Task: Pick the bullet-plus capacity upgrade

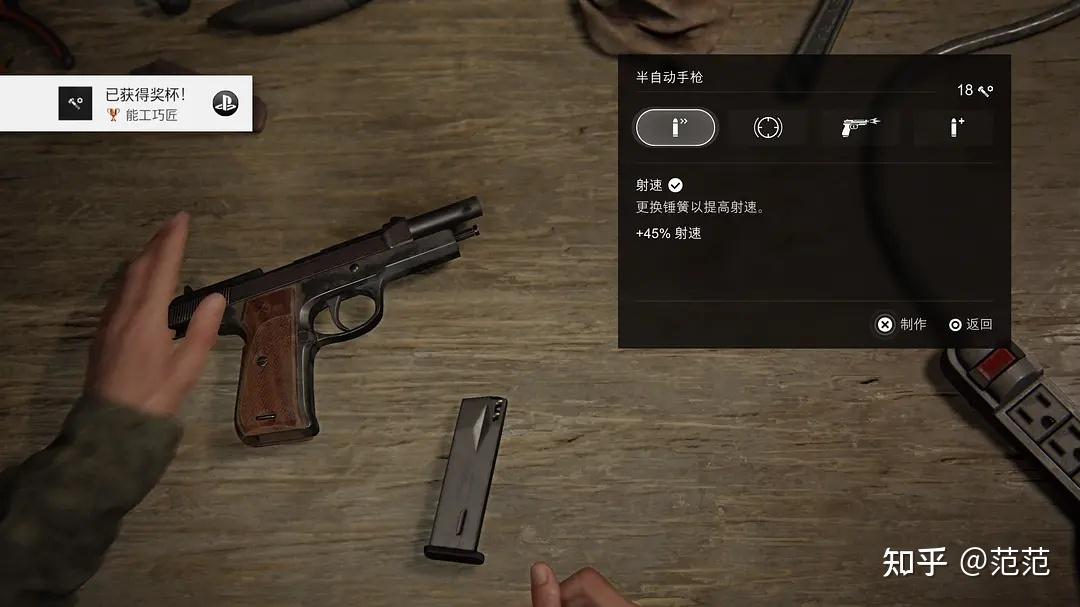Action: pos(953,128)
